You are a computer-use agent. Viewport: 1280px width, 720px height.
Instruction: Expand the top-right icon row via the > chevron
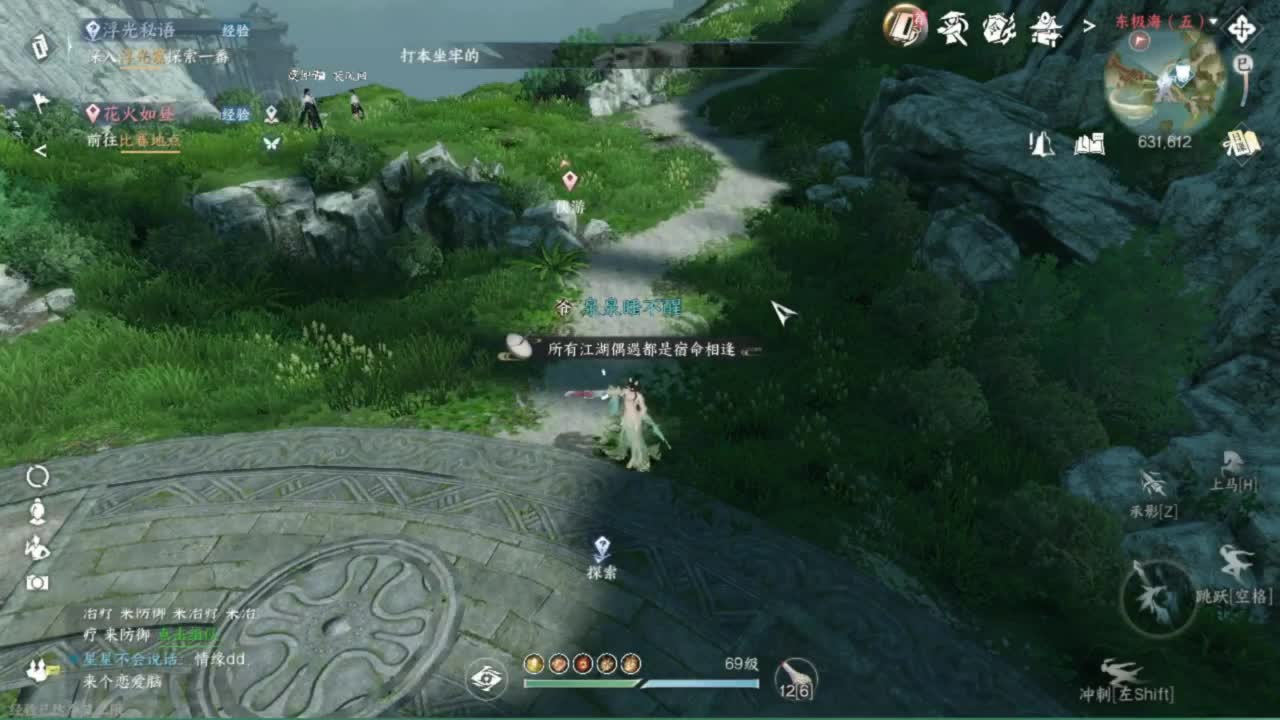(x=1089, y=27)
